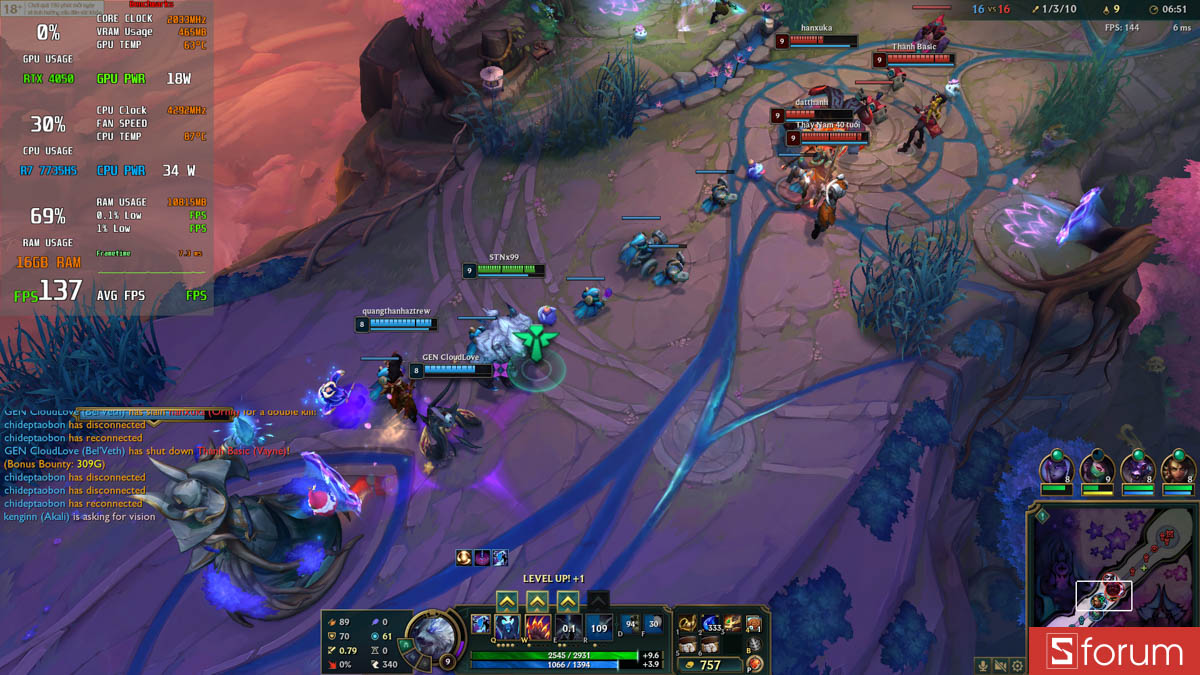
Task: Level up the Q ability with its arrow
Action: tap(507, 601)
